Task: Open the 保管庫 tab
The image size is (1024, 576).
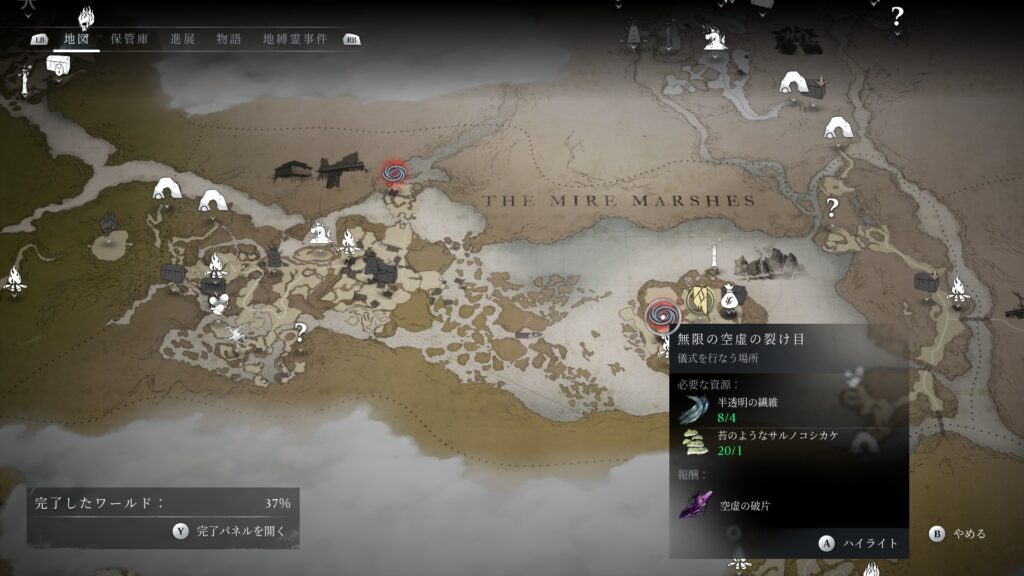Action: pyautogui.click(x=128, y=39)
